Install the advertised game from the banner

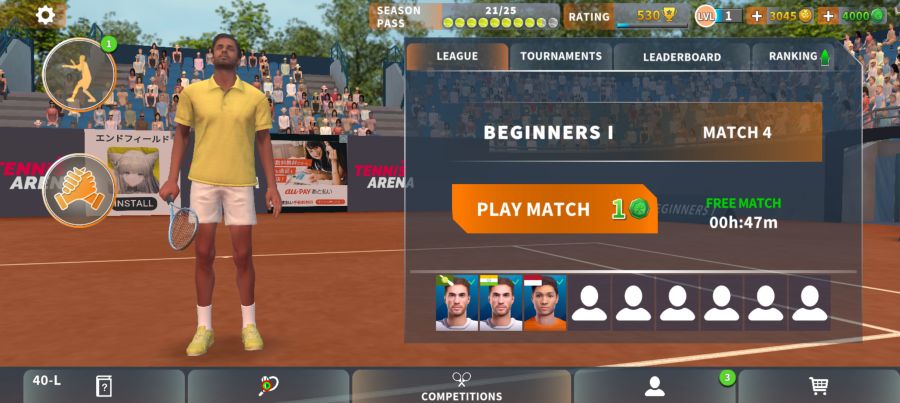click(134, 203)
